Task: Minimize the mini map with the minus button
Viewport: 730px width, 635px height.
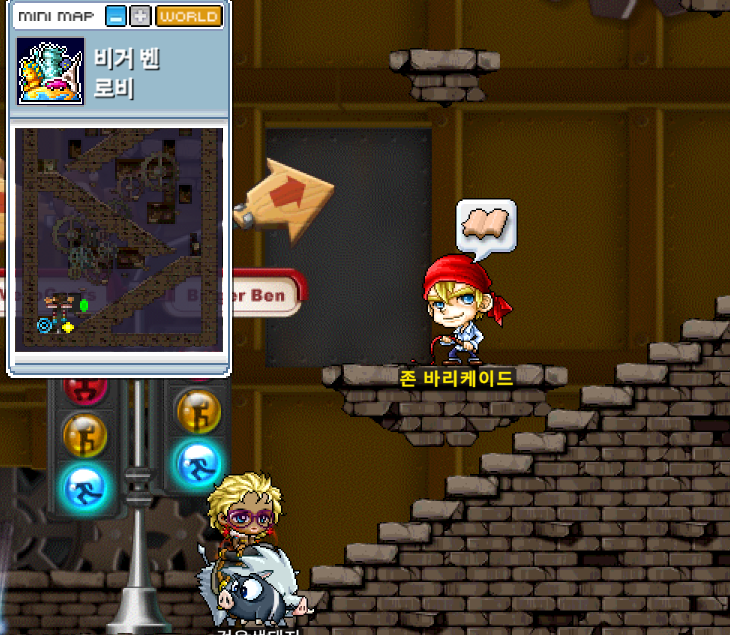Action: coord(117,17)
